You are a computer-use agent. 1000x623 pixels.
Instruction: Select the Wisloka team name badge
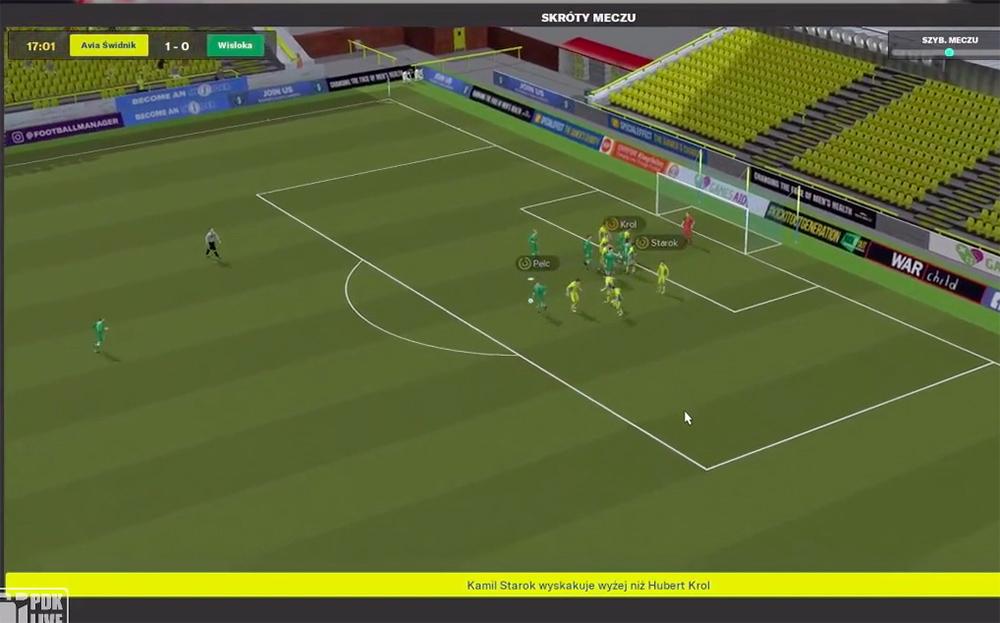[235, 46]
